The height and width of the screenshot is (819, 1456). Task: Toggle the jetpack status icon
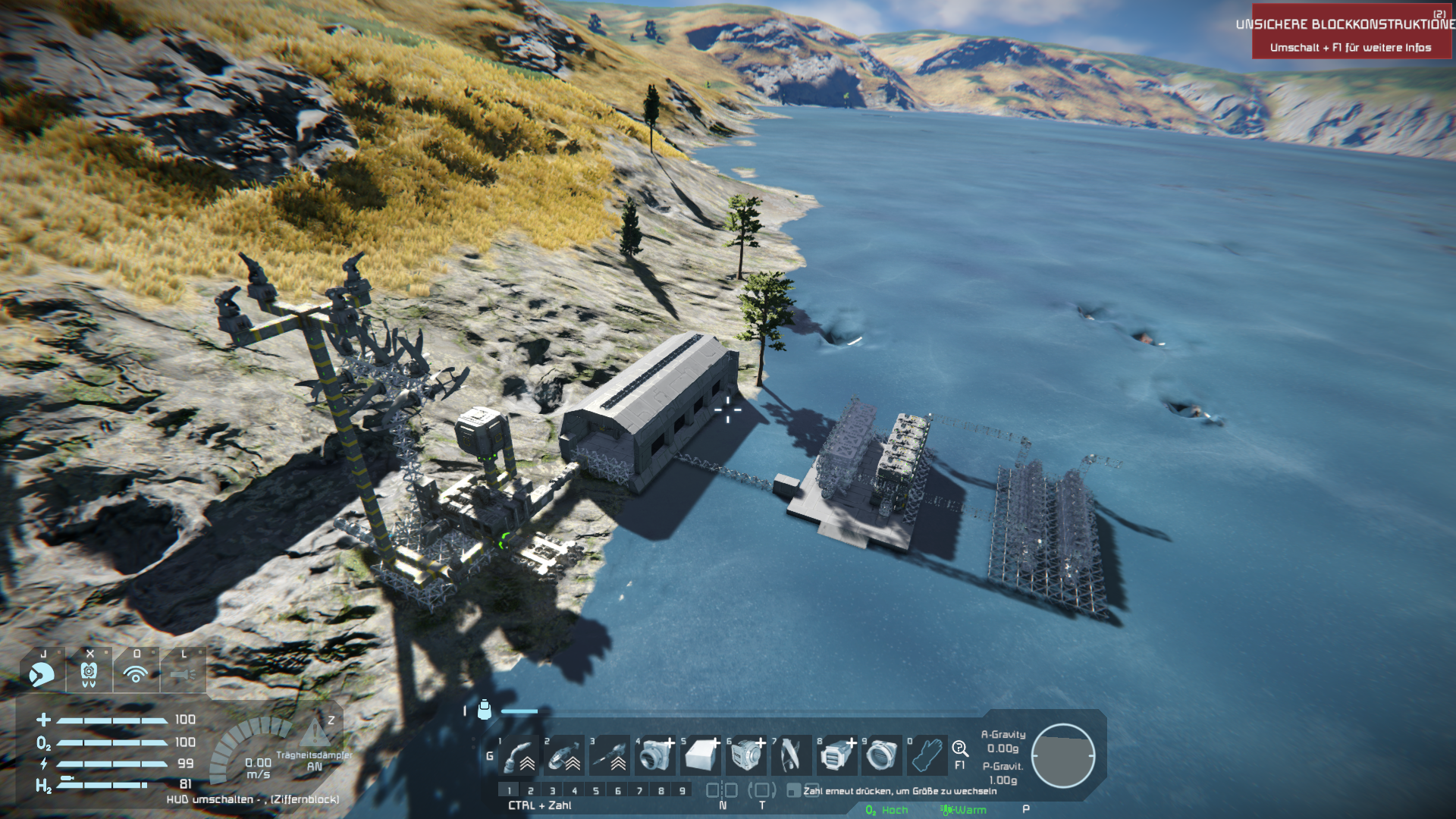(x=89, y=673)
